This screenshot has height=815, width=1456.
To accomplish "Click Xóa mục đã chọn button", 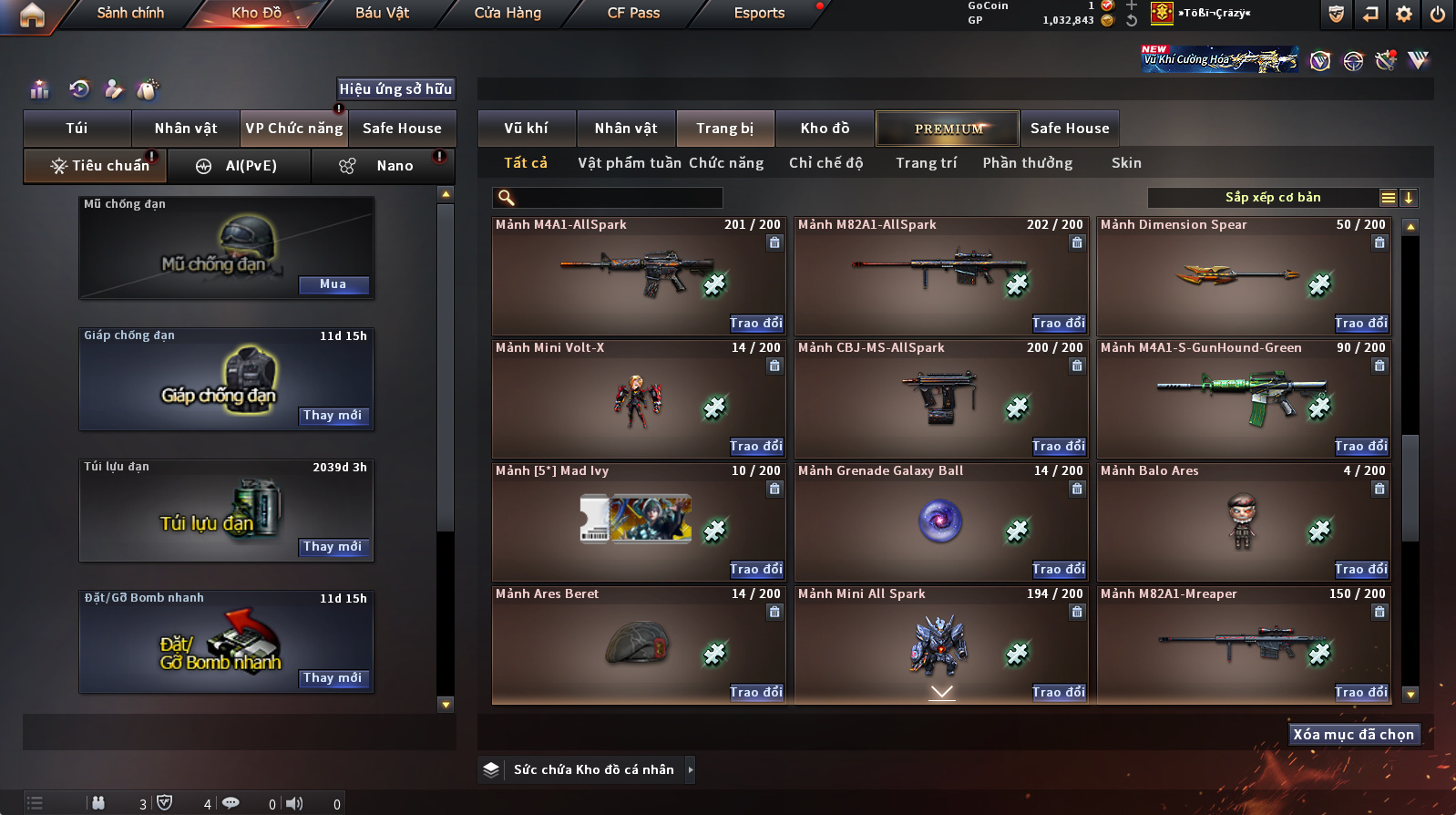I will tap(1353, 735).
